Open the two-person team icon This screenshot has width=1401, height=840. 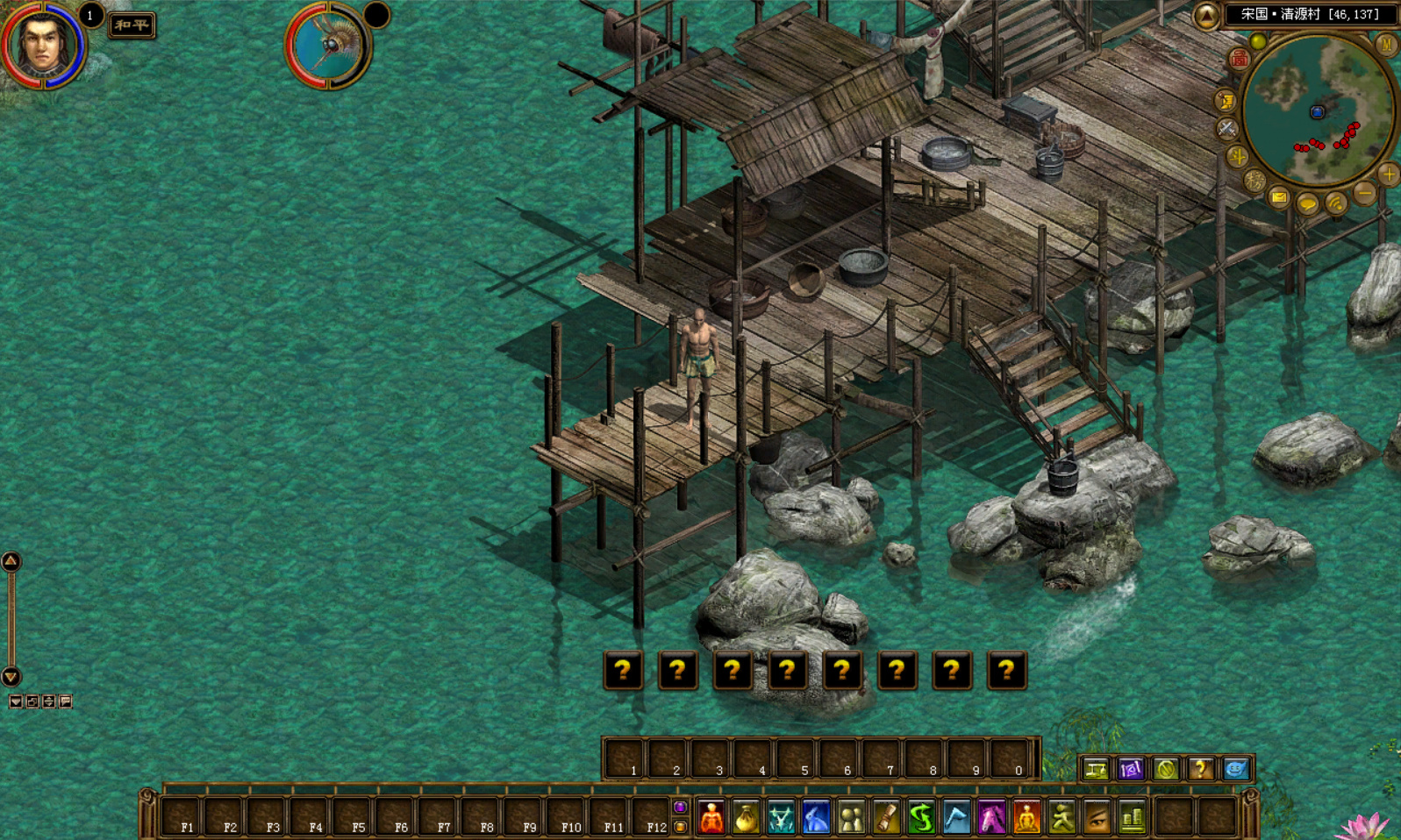coord(851,818)
